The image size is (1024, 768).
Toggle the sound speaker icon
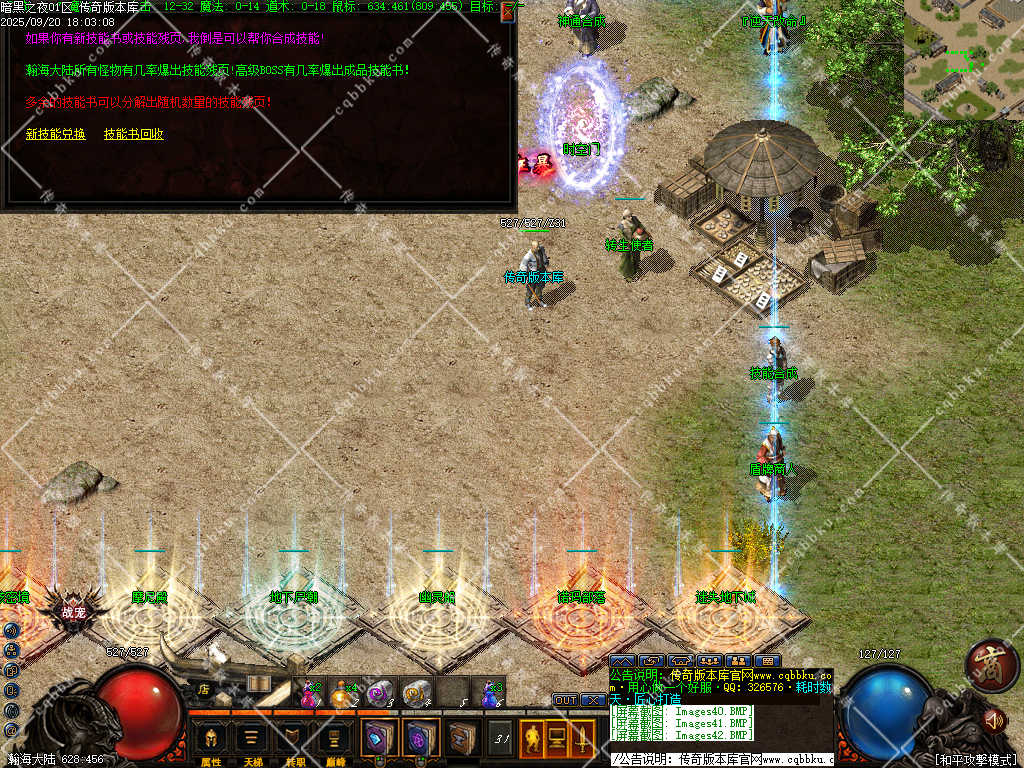[994, 718]
